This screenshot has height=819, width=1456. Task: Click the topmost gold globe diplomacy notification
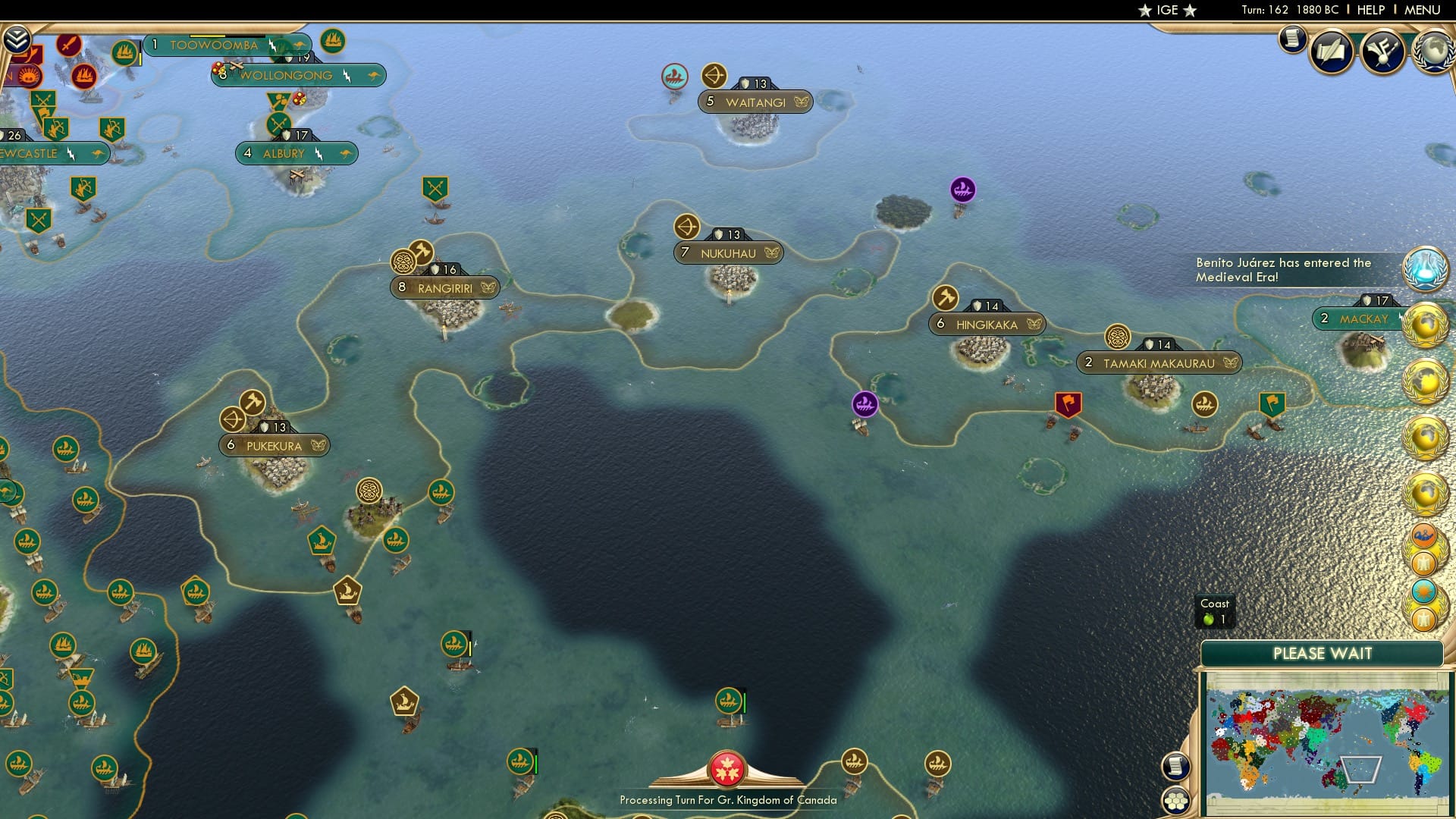click(1426, 324)
